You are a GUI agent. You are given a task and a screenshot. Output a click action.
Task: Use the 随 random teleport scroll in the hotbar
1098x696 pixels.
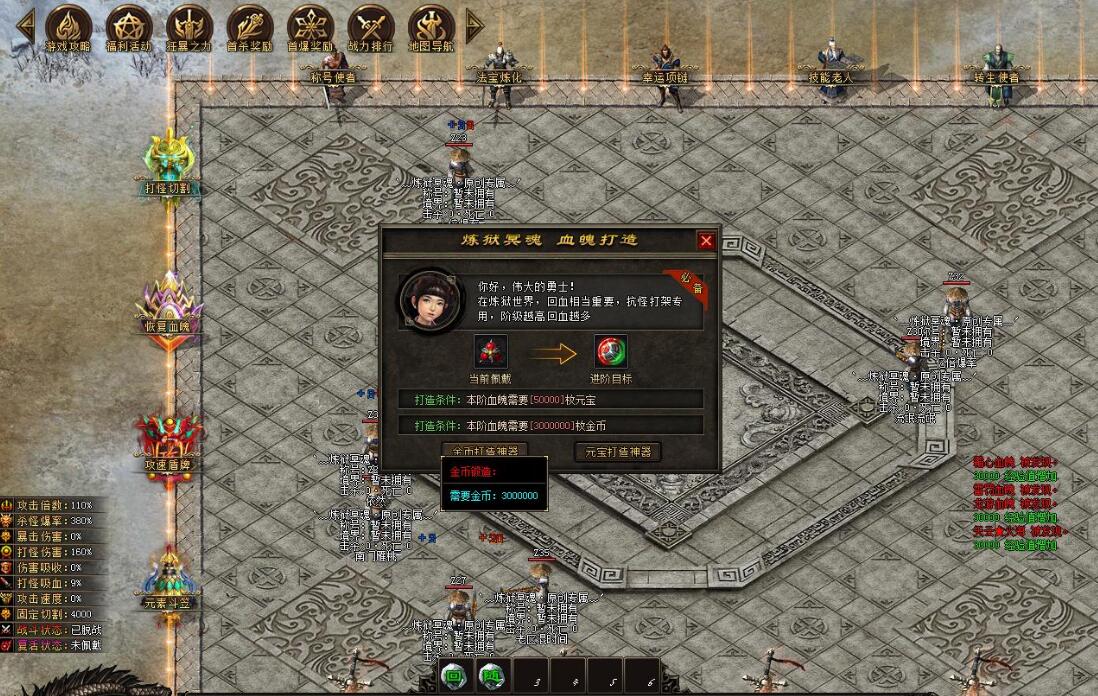(490, 675)
